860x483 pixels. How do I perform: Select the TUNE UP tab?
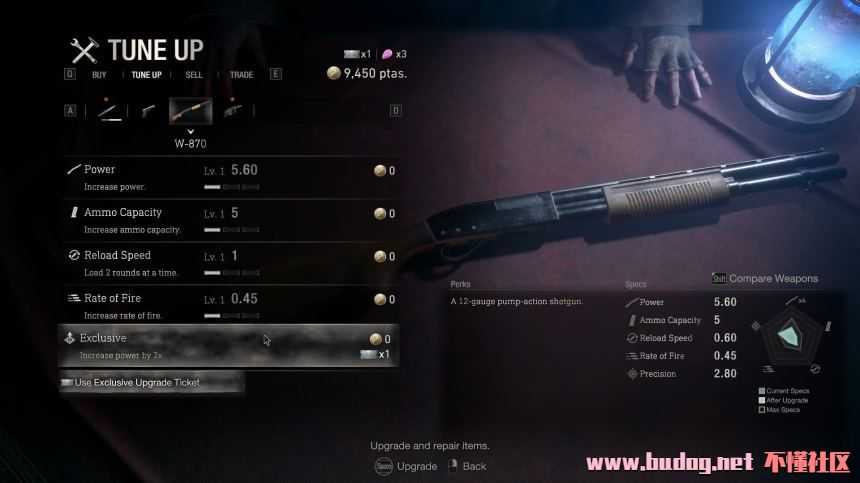point(146,74)
